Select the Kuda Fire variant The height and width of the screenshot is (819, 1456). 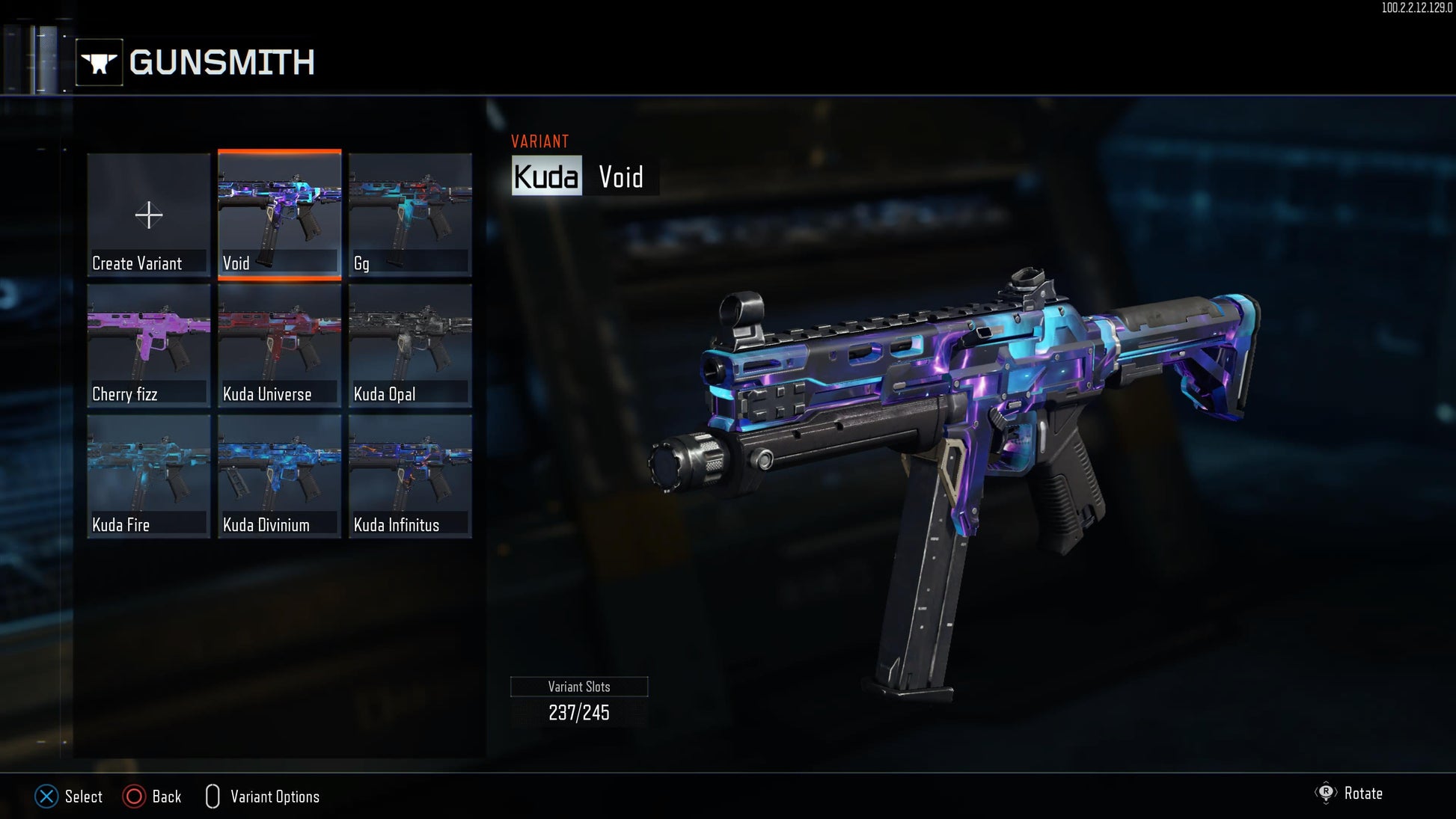[148, 476]
